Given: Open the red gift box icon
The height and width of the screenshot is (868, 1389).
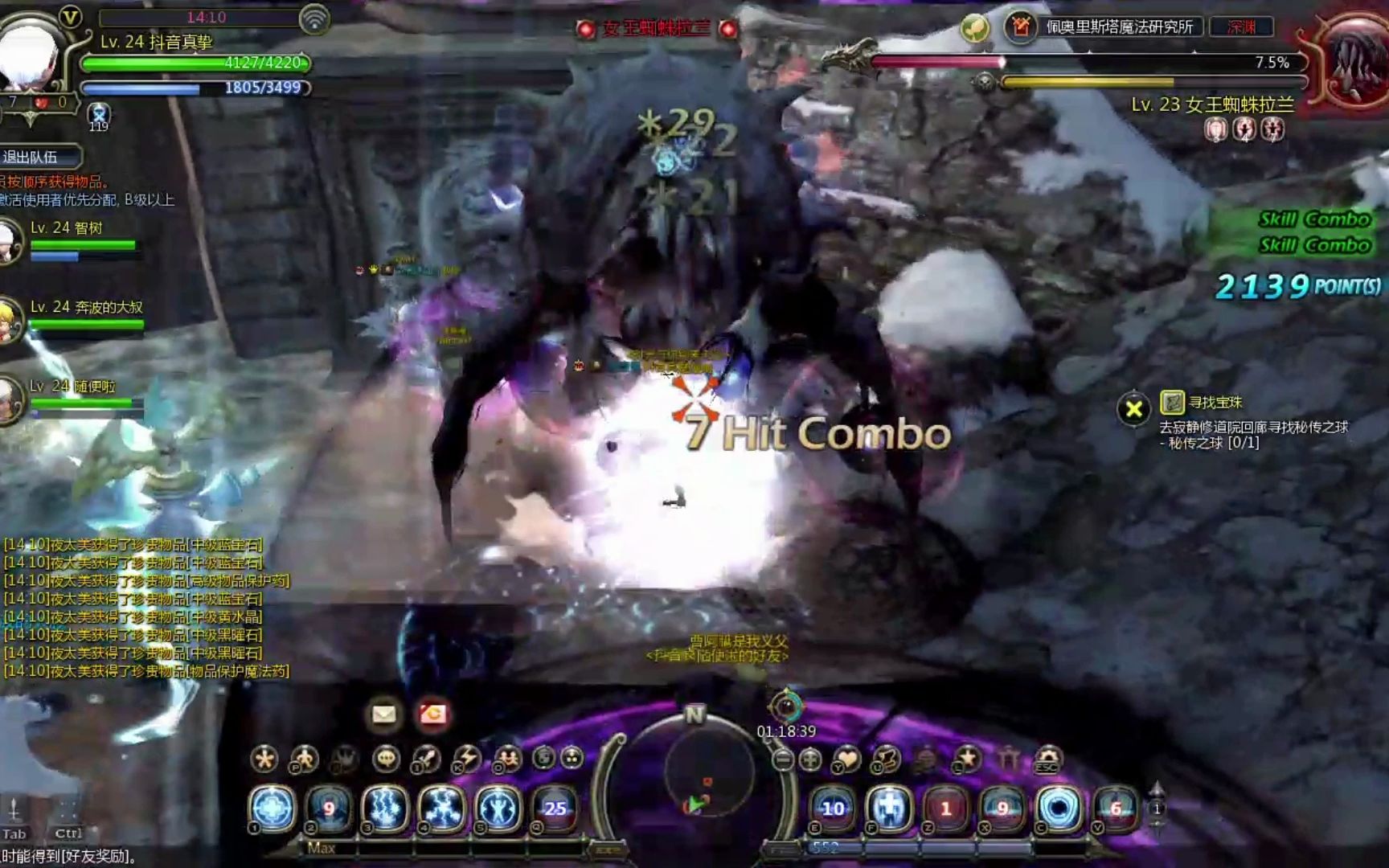Looking at the screenshot, I should [432, 714].
